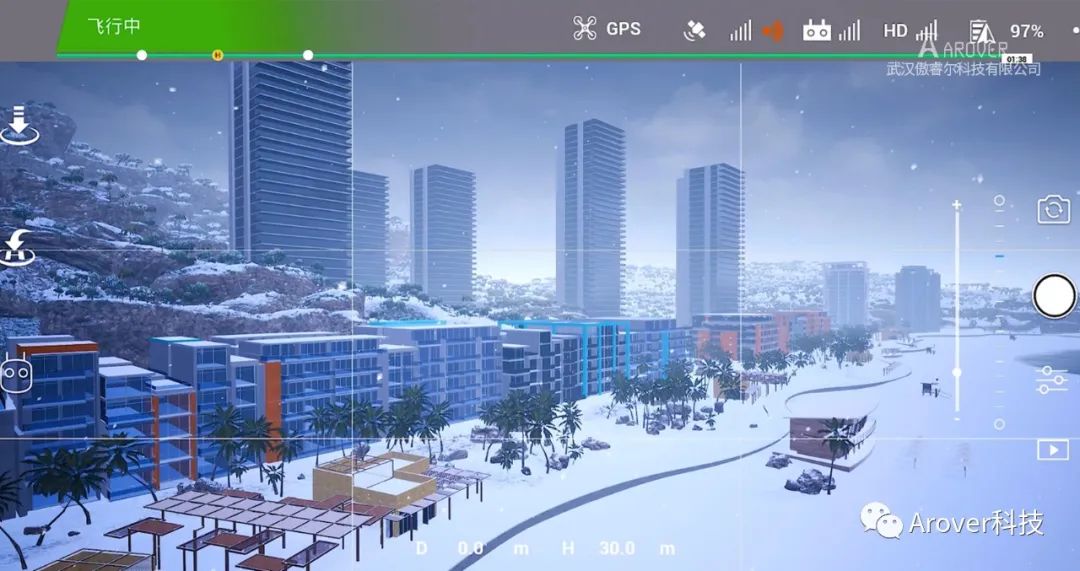Switch the camera photo/video mode
Viewport: 1080px width, 571px height.
click(x=1053, y=210)
